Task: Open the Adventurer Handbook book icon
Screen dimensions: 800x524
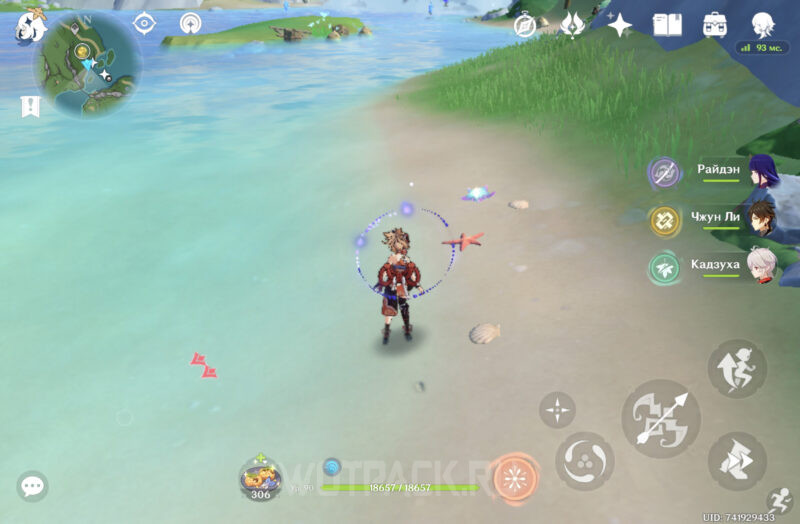Action: 667,25
